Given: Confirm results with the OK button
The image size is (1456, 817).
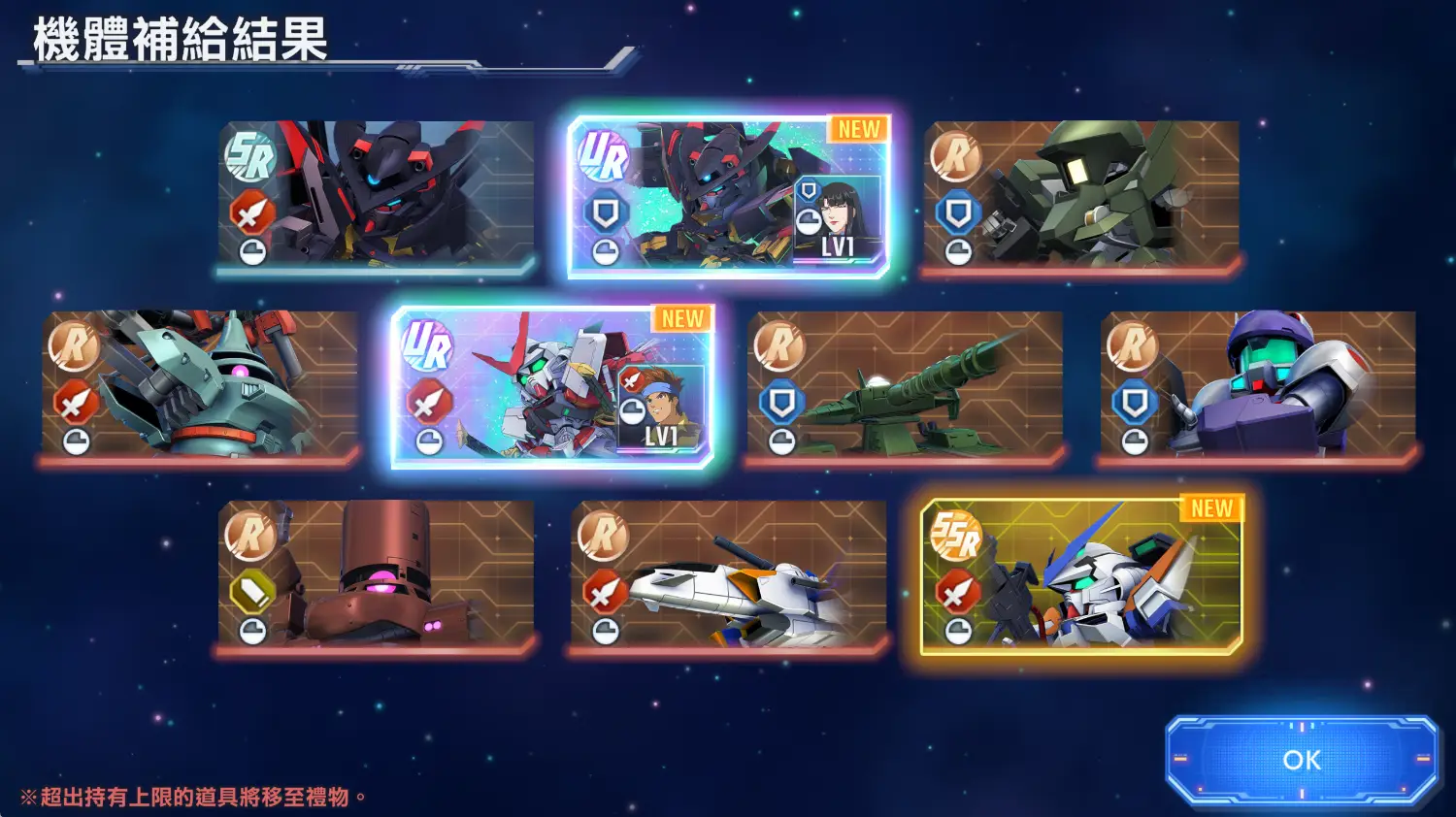Looking at the screenshot, I should point(1301,760).
